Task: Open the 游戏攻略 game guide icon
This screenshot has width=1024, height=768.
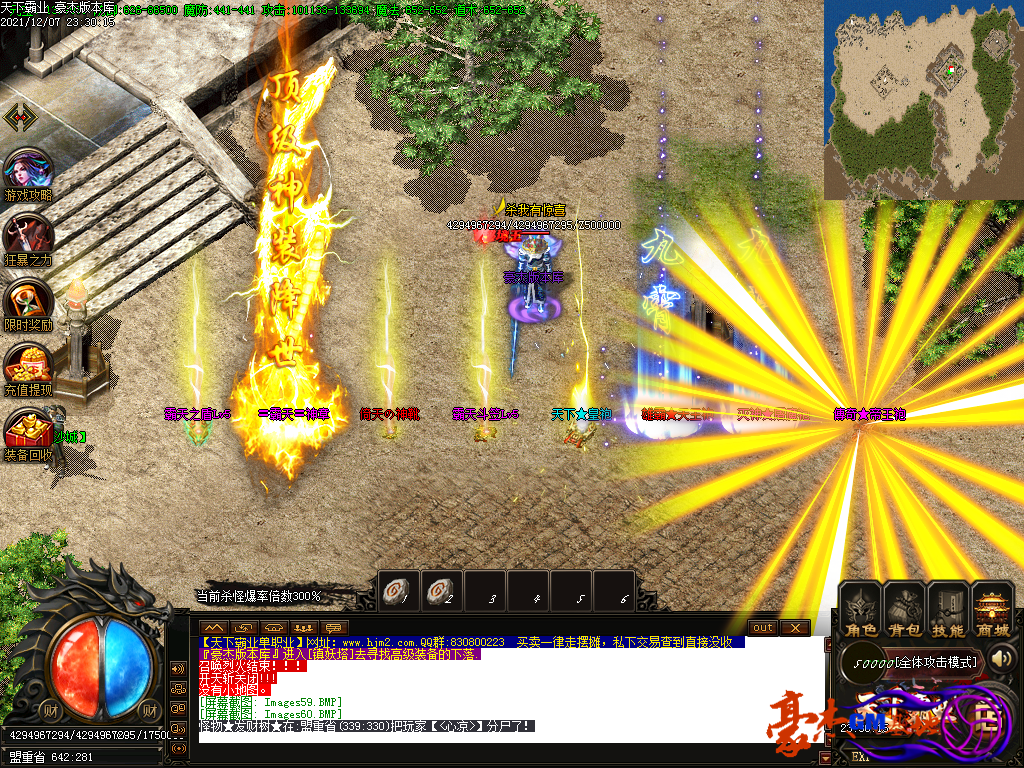Action: click(x=28, y=172)
